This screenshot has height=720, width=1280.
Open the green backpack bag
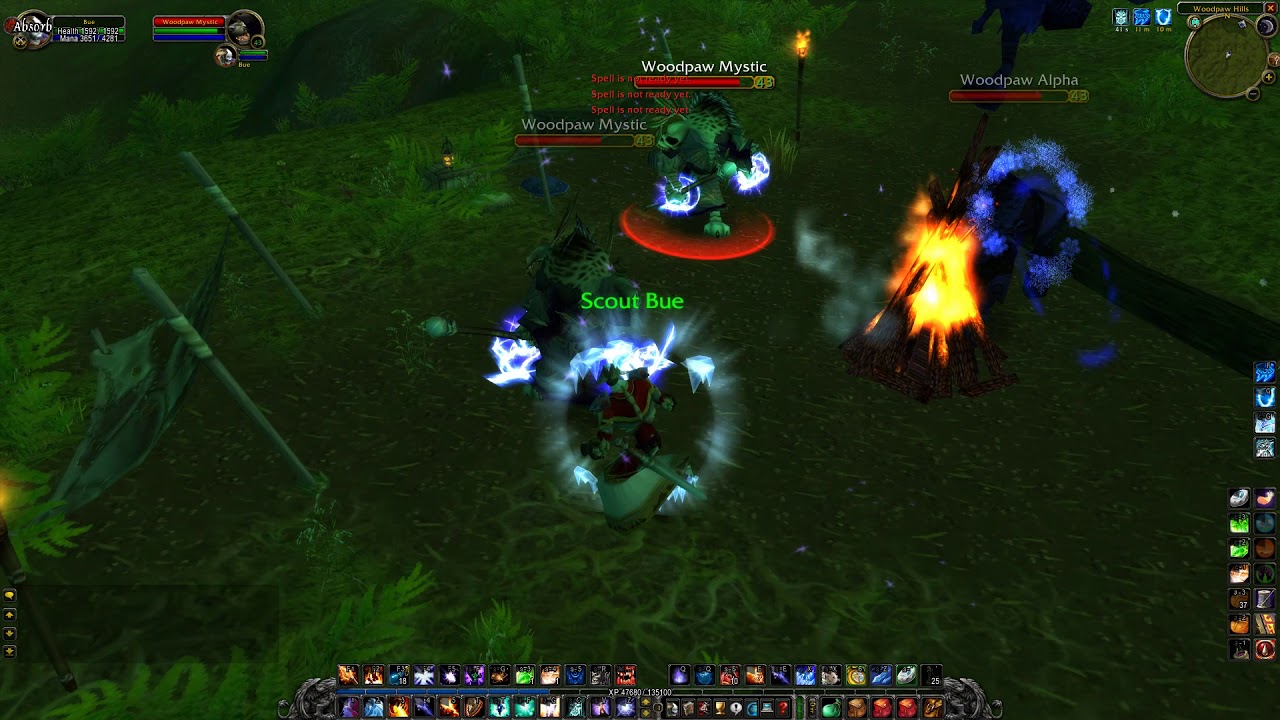point(831,709)
